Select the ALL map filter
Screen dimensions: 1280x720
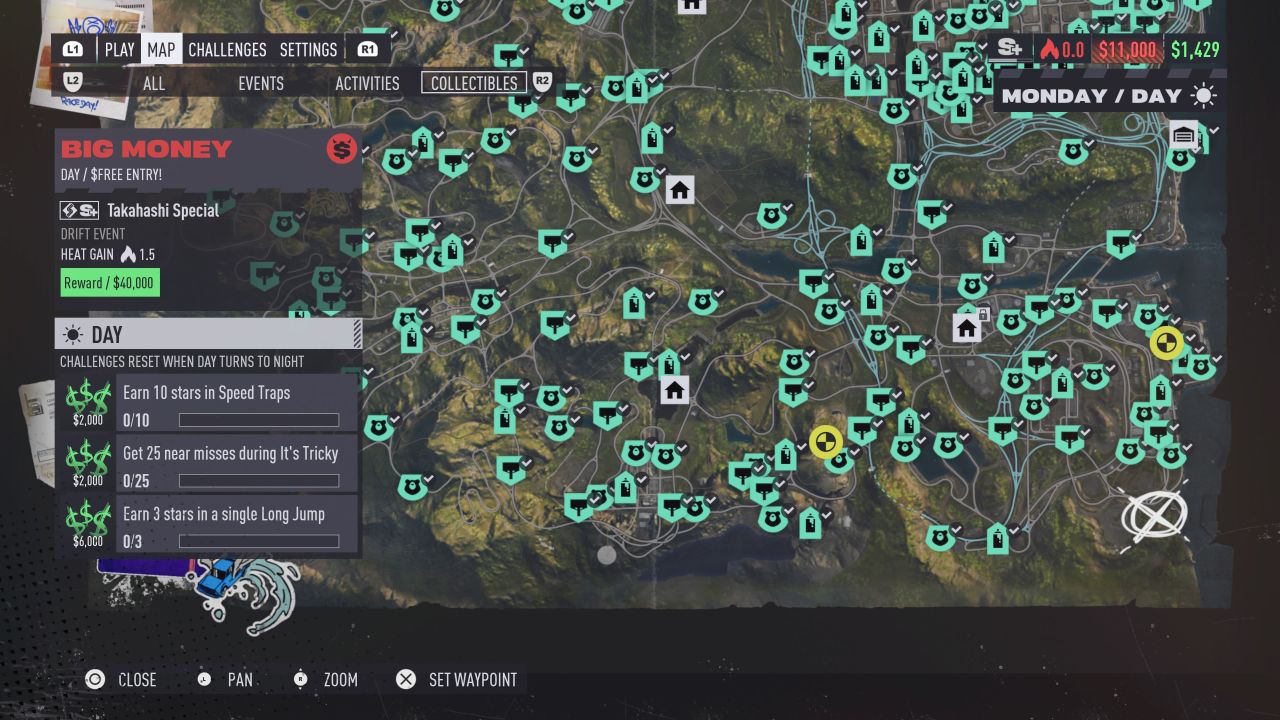click(x=153, y=84)
